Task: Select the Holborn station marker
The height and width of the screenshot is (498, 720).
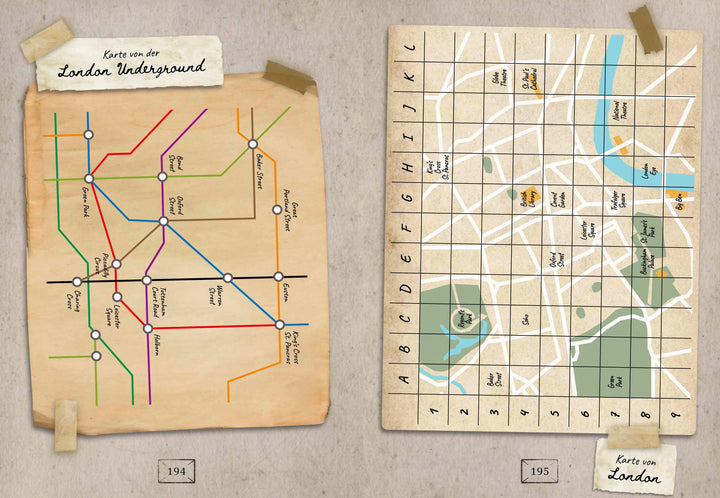Action: [147, 328]
